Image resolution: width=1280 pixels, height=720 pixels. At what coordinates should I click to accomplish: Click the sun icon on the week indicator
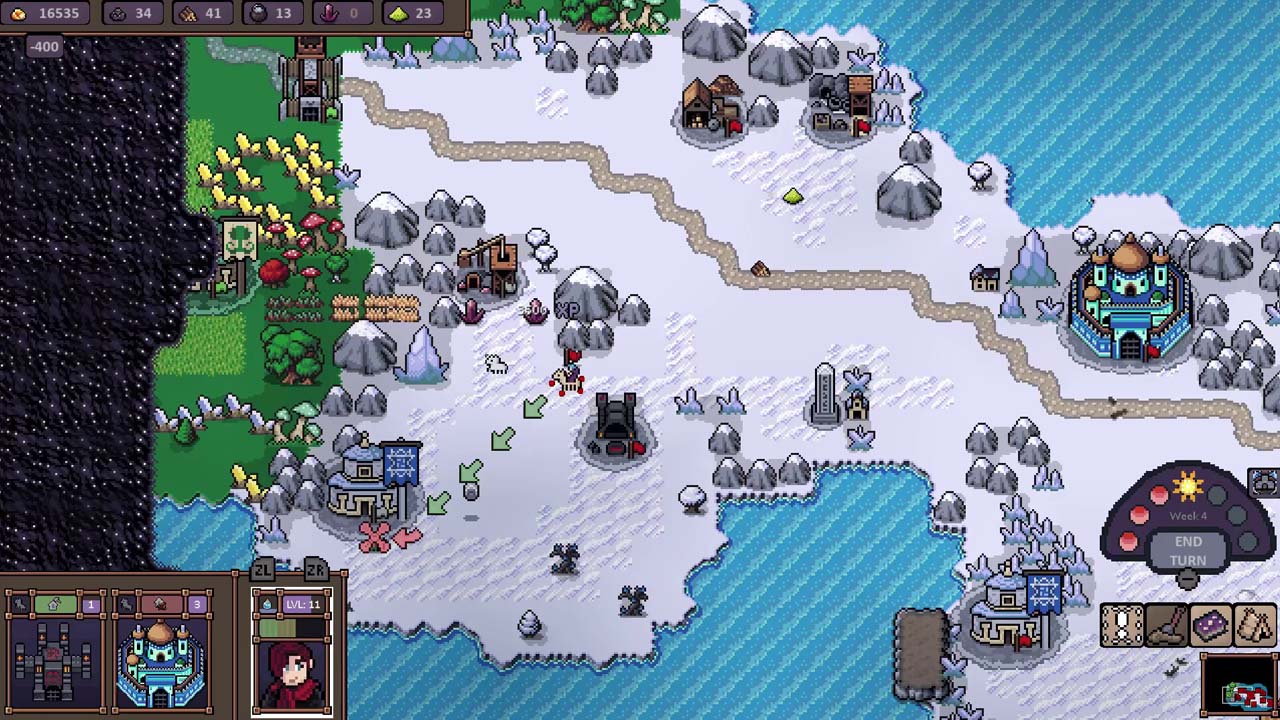tap(1188, 487)
